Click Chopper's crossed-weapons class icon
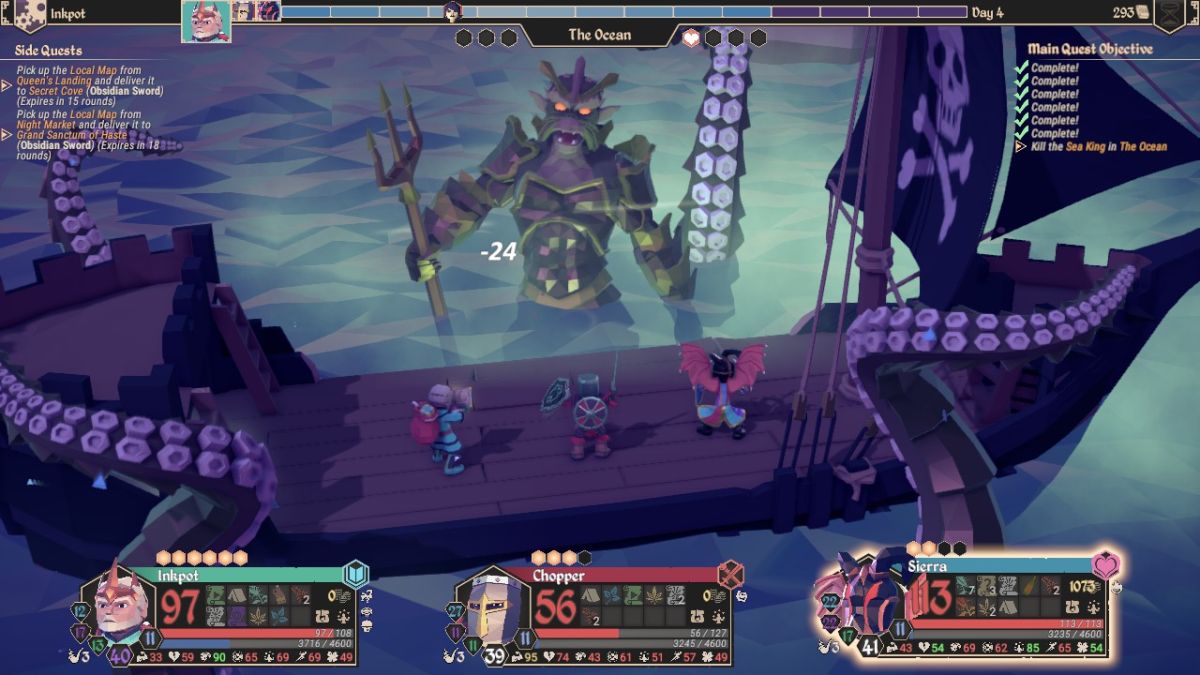The height and width of the screenshot is (675, 1200). (x=731, y=574)
